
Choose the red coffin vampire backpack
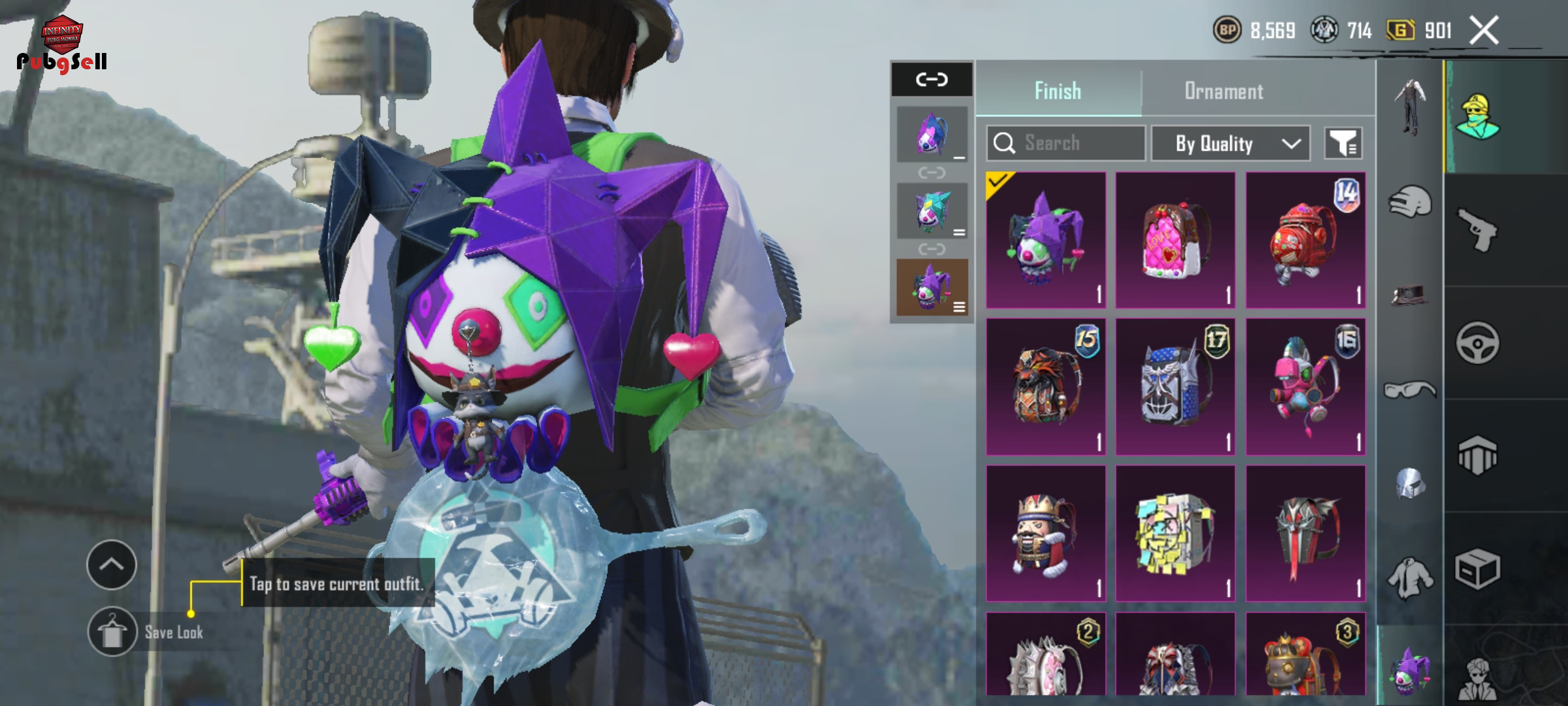pos(1305,533)
